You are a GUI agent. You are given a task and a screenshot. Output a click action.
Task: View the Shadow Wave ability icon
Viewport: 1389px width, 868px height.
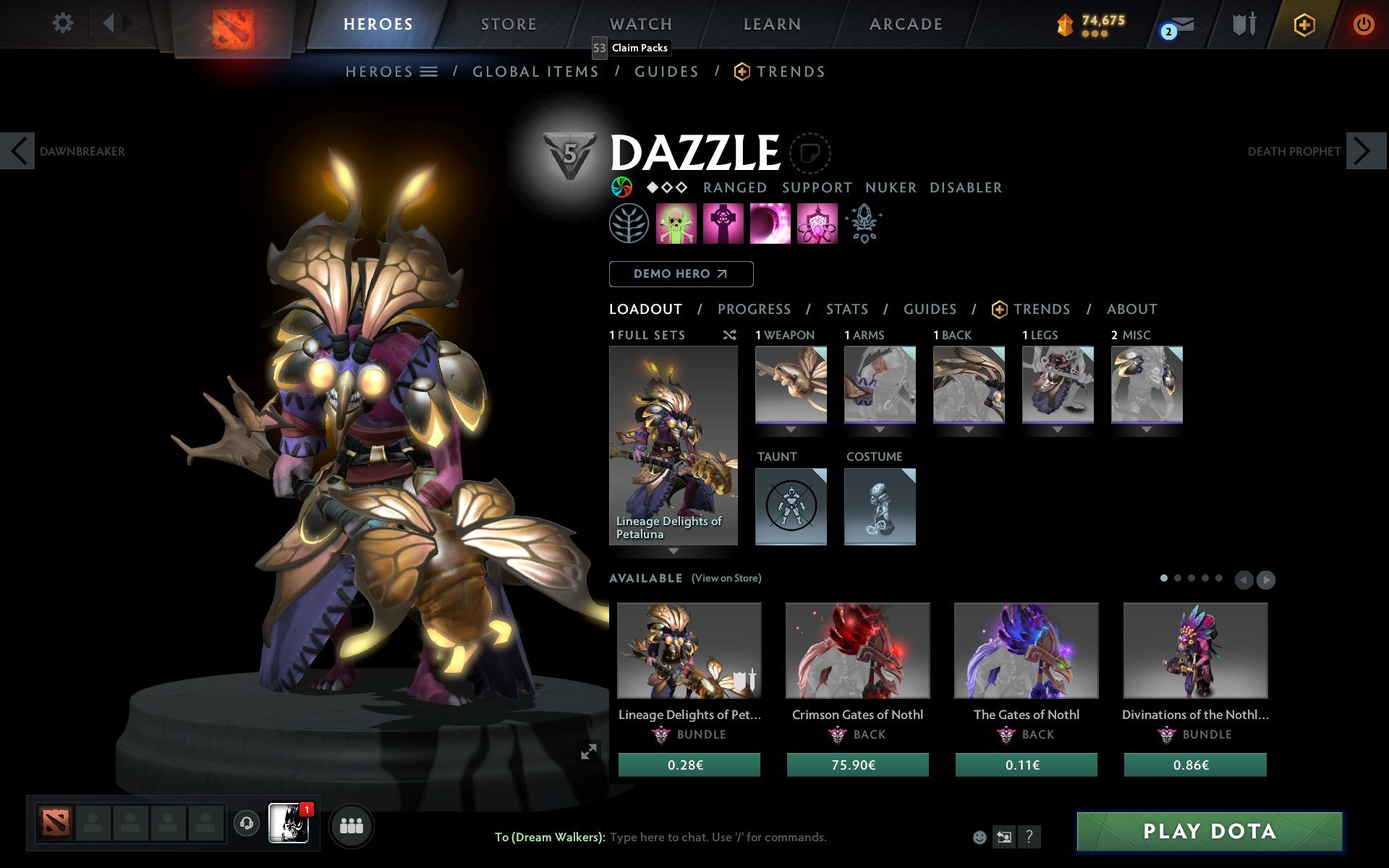(x=770, y=224)
